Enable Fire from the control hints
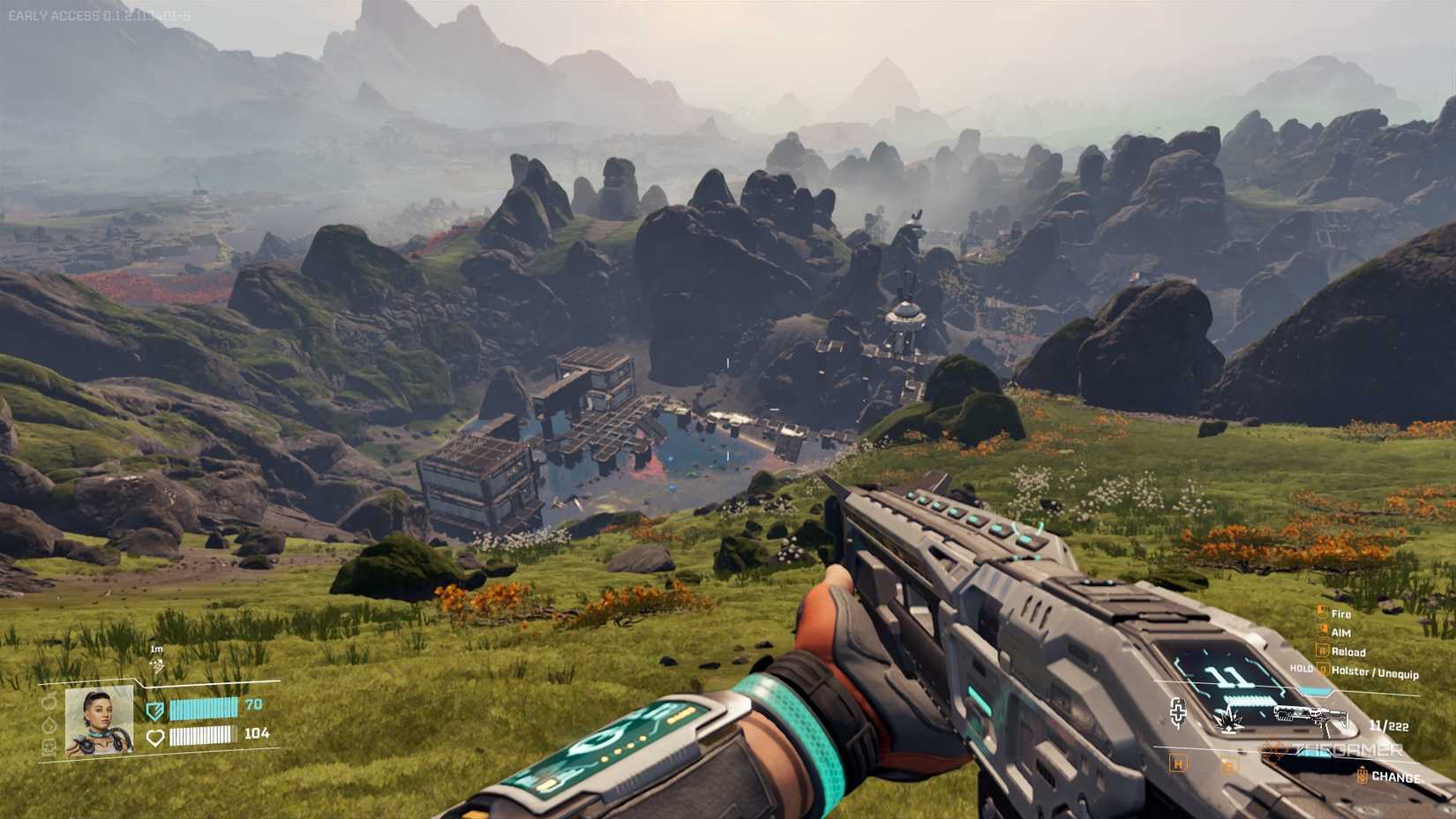1456x819 pixels. pyautogui.click(x=1341, y=613)
